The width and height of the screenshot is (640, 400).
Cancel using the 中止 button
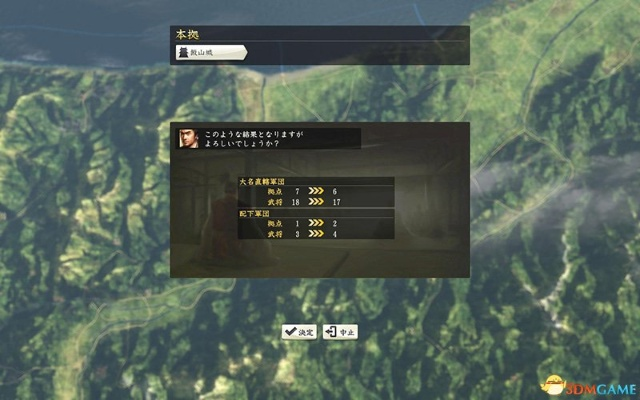click(341, 331)
